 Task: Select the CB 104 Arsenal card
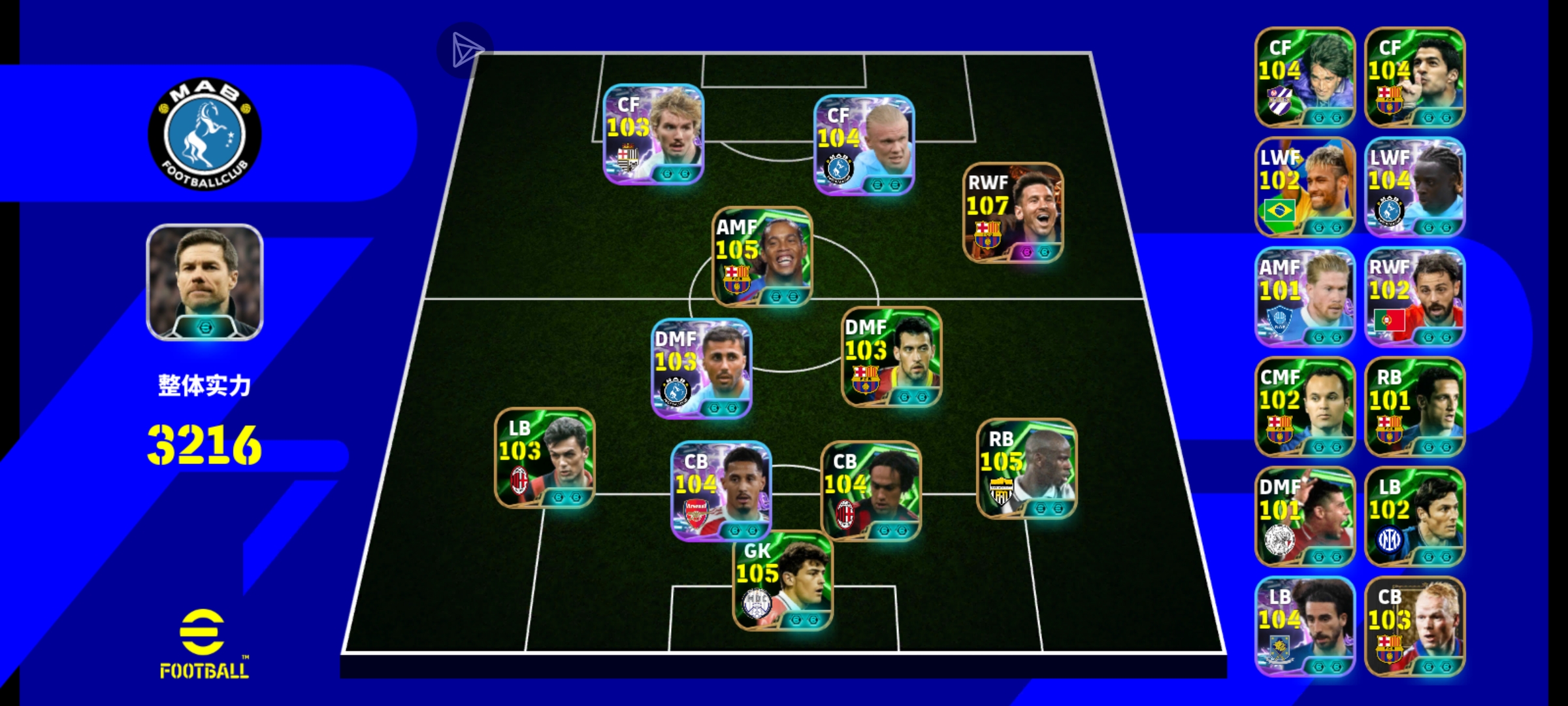[721, 491]
